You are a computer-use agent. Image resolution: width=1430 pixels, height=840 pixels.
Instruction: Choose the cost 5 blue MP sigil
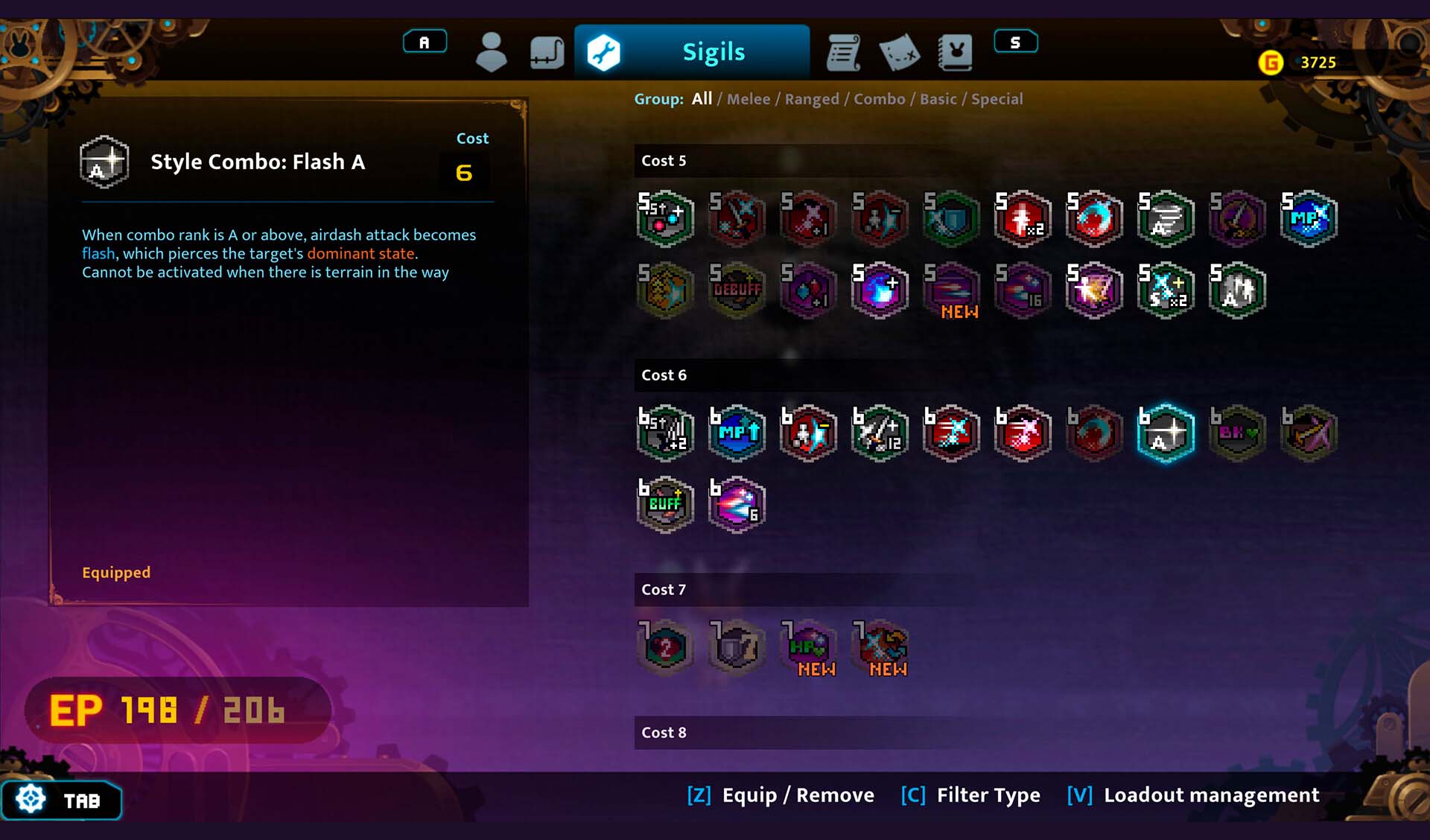pos(1309,218)
